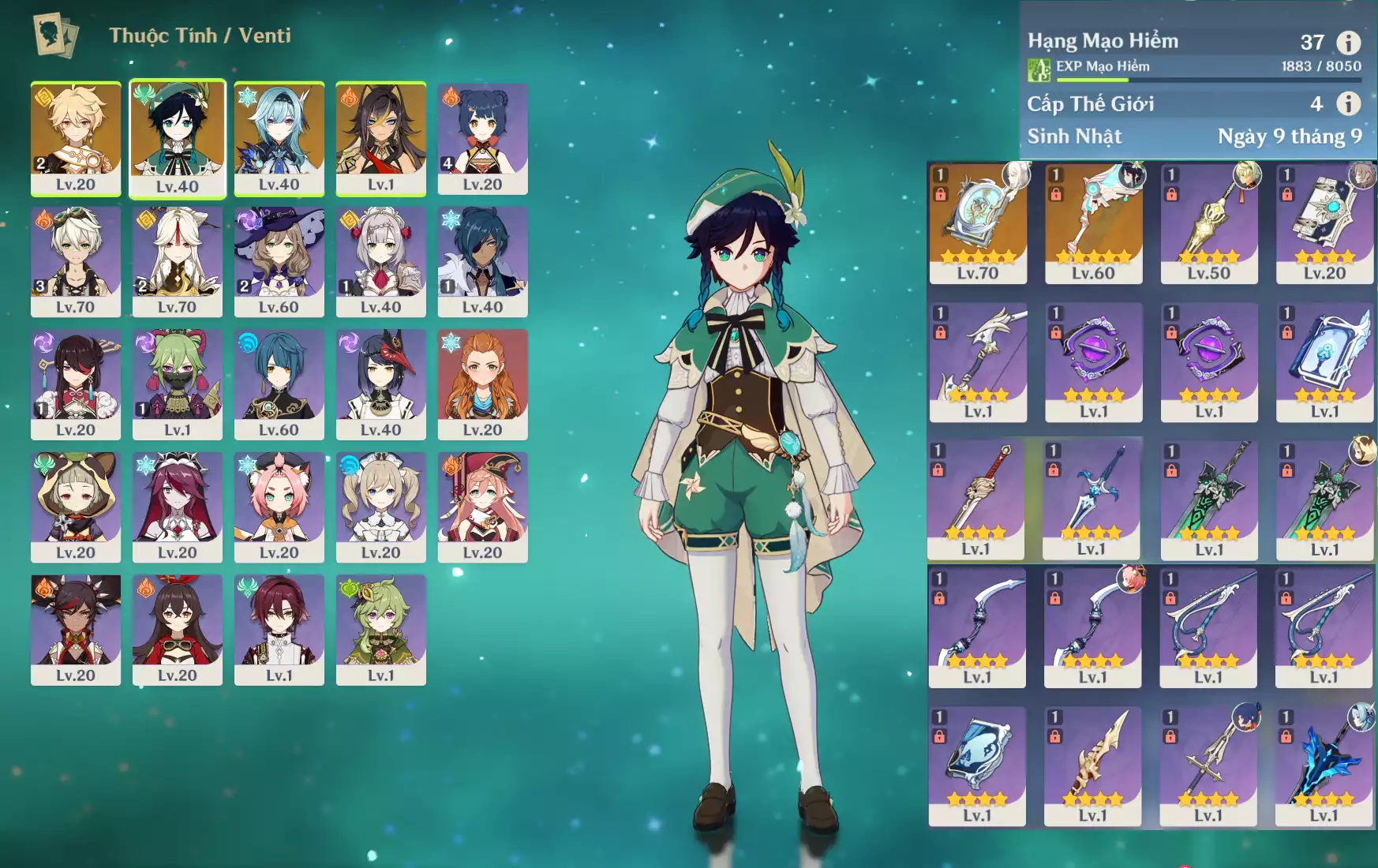Choose Kaeya's character portrait
The width and height of the screenshot is (1378, 868).
pos(483,262)
